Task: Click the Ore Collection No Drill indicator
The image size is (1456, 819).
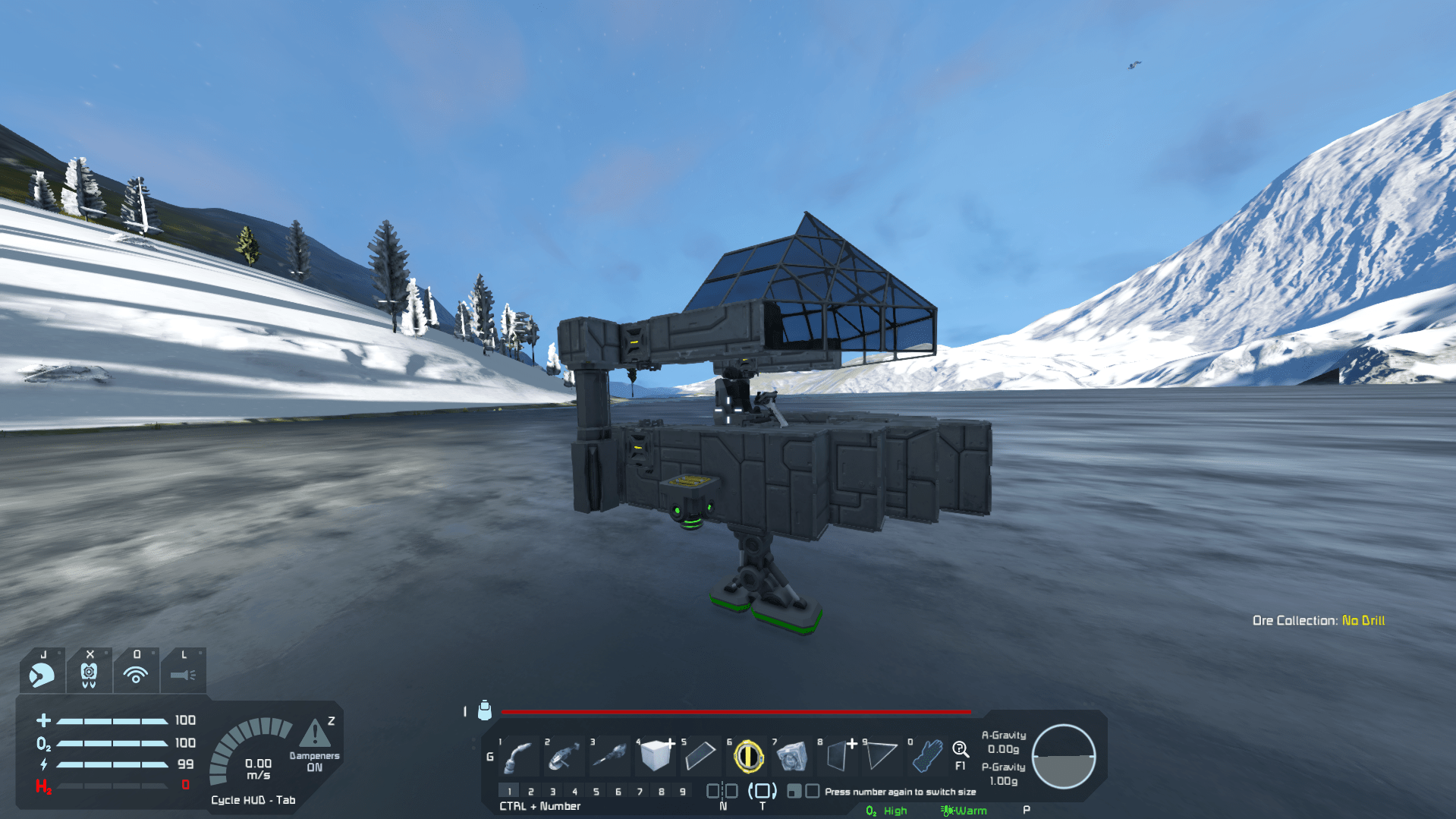Action: coord(1320,620)
